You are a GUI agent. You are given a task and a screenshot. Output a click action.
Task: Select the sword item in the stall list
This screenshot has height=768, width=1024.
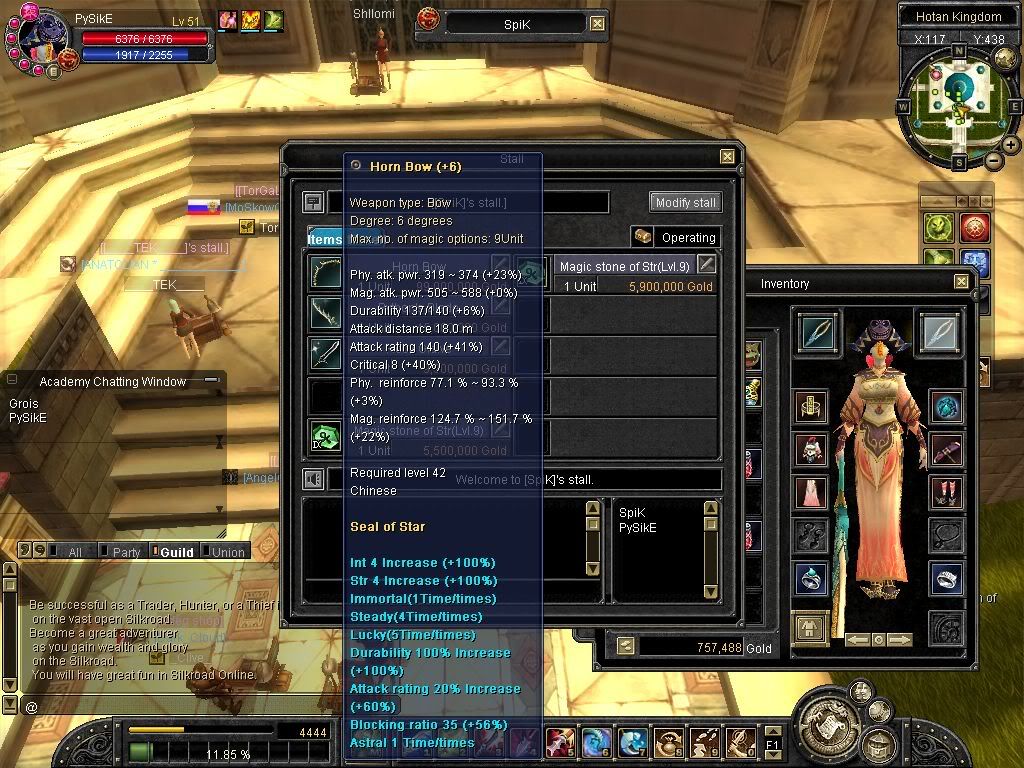click(x=325, y=353)
